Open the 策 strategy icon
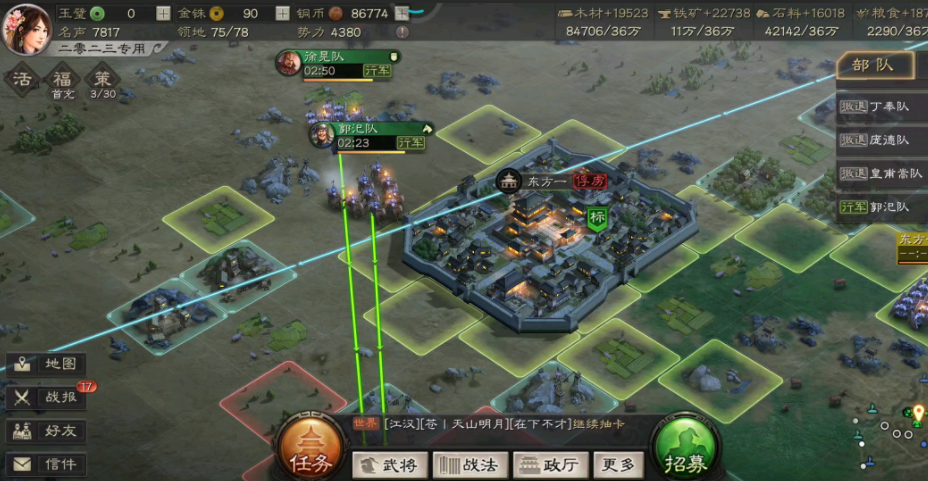Viewport: 928px width, 481px height. coord(102,80)
